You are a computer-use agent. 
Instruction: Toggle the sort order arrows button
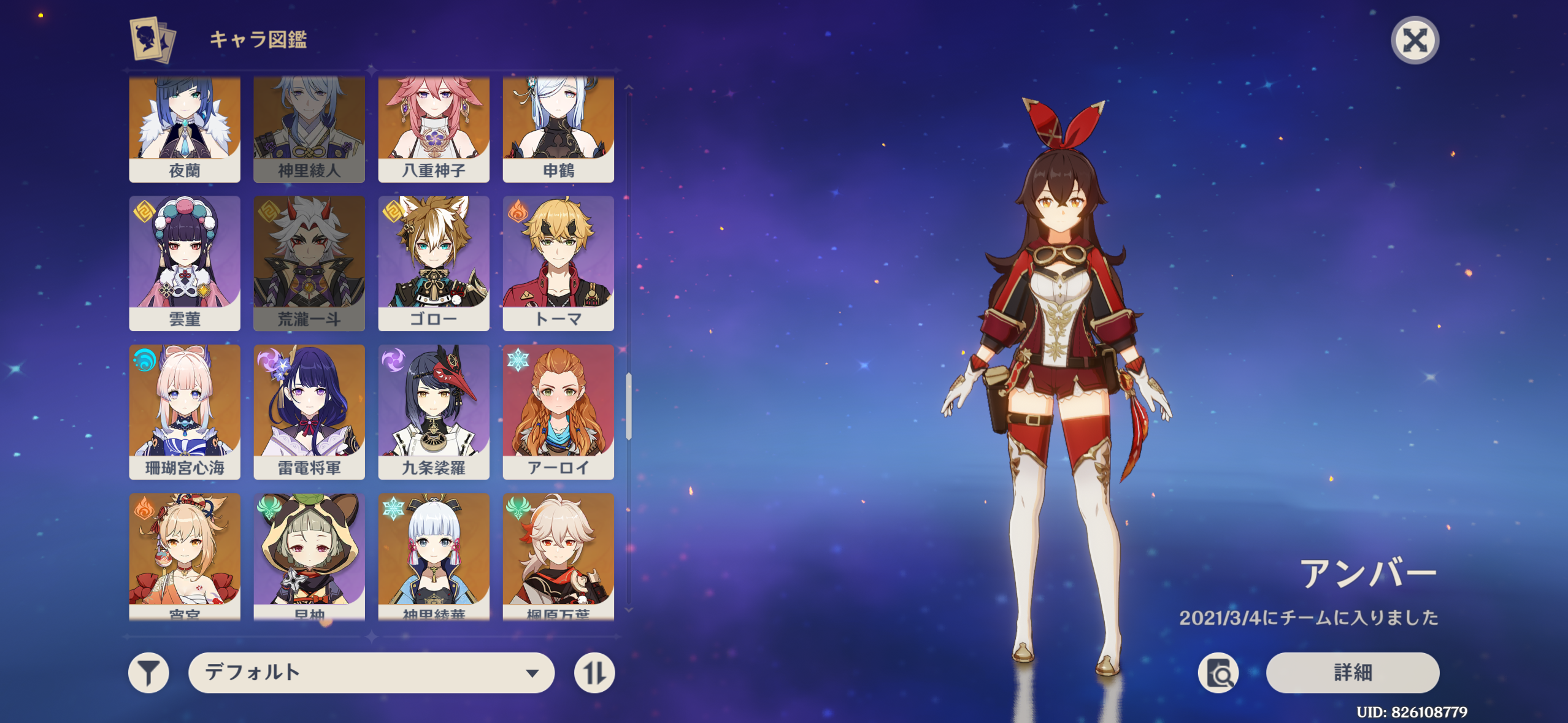tap(594, 673)
